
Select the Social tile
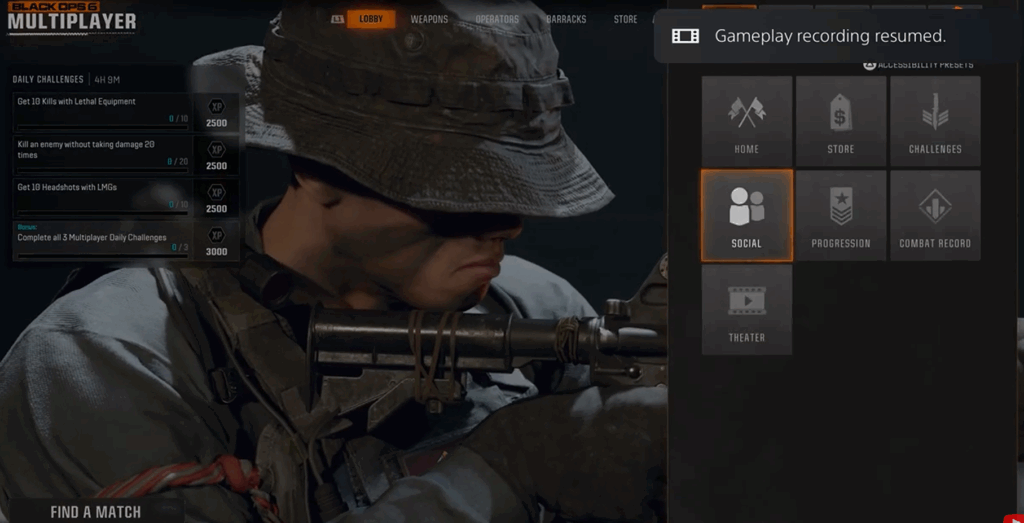pos(746,215)
